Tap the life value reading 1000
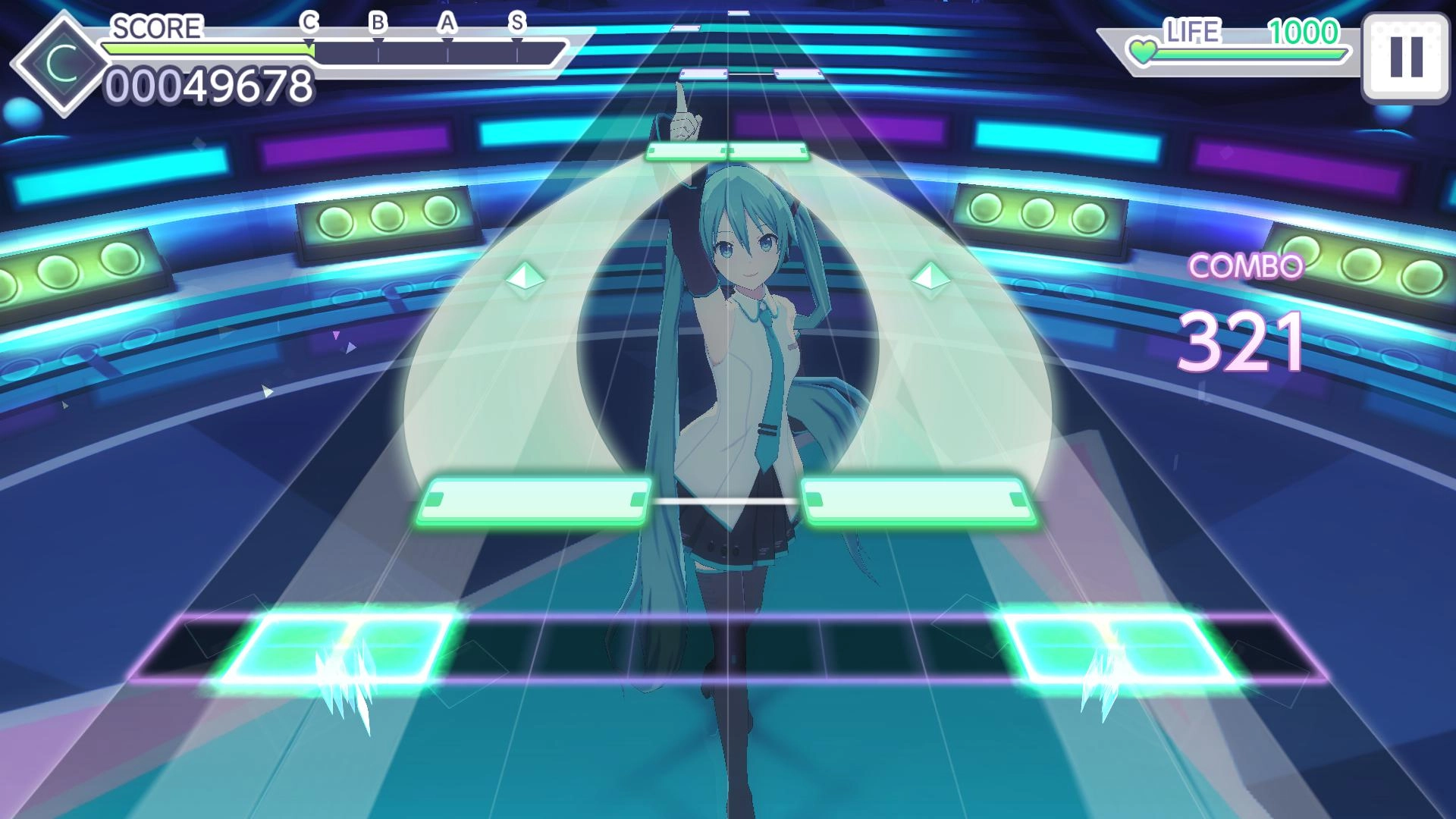 (x=1307, y=33)
